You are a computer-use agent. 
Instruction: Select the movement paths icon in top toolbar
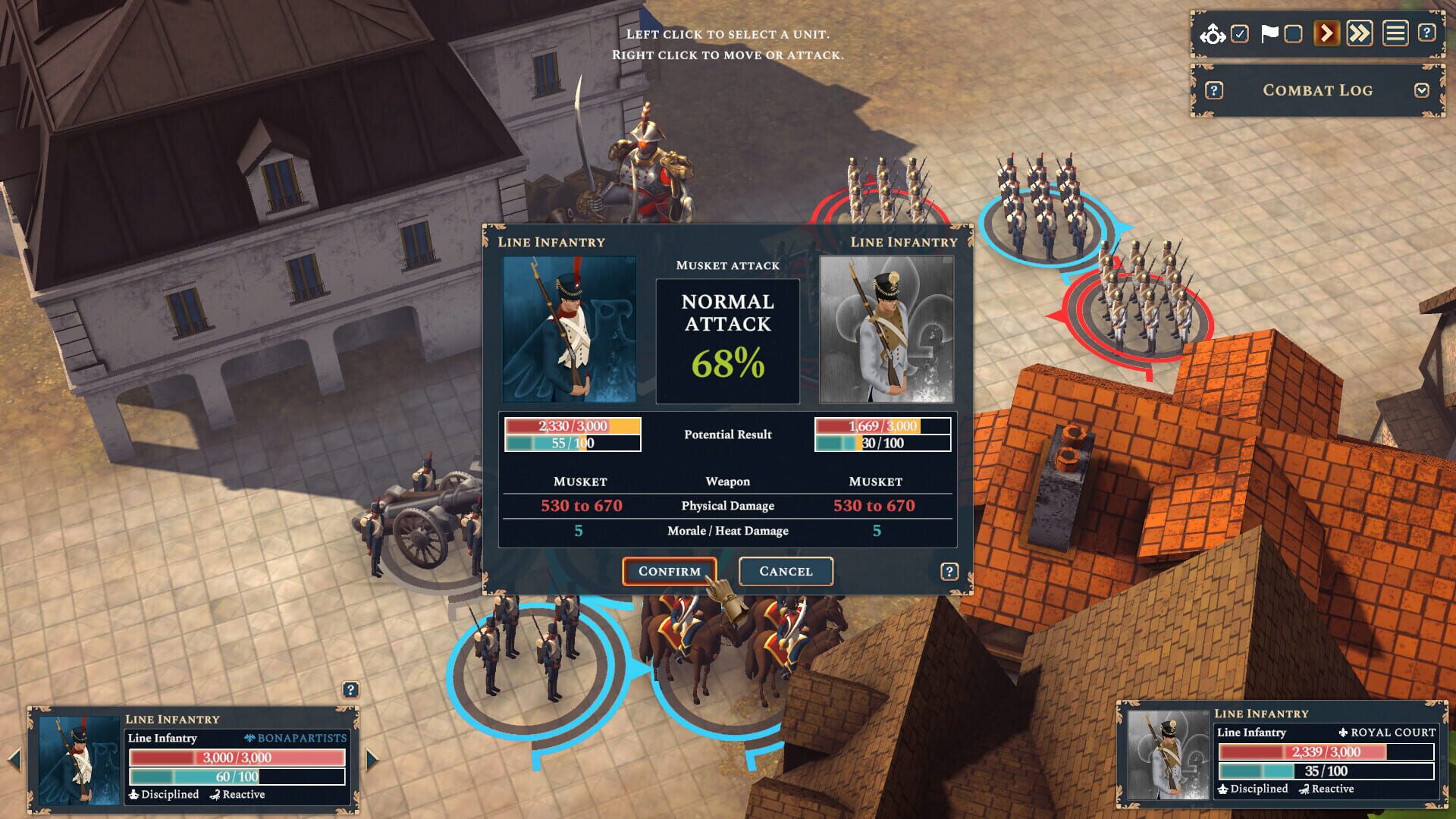click(x=1211, y=33)
